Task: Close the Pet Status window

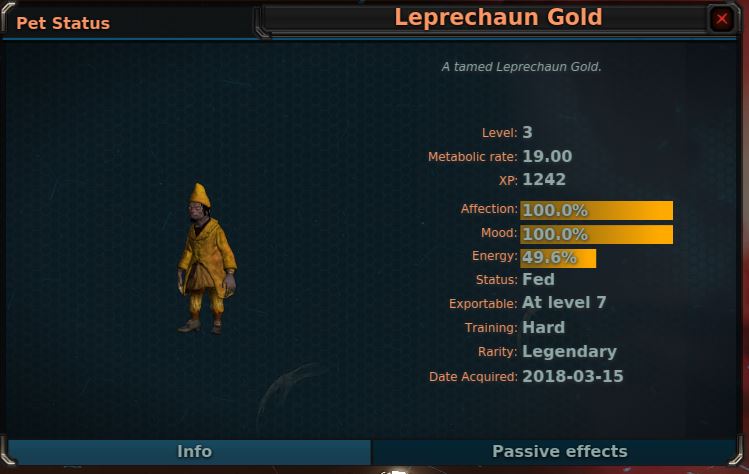Action: (x=722, y=18)
